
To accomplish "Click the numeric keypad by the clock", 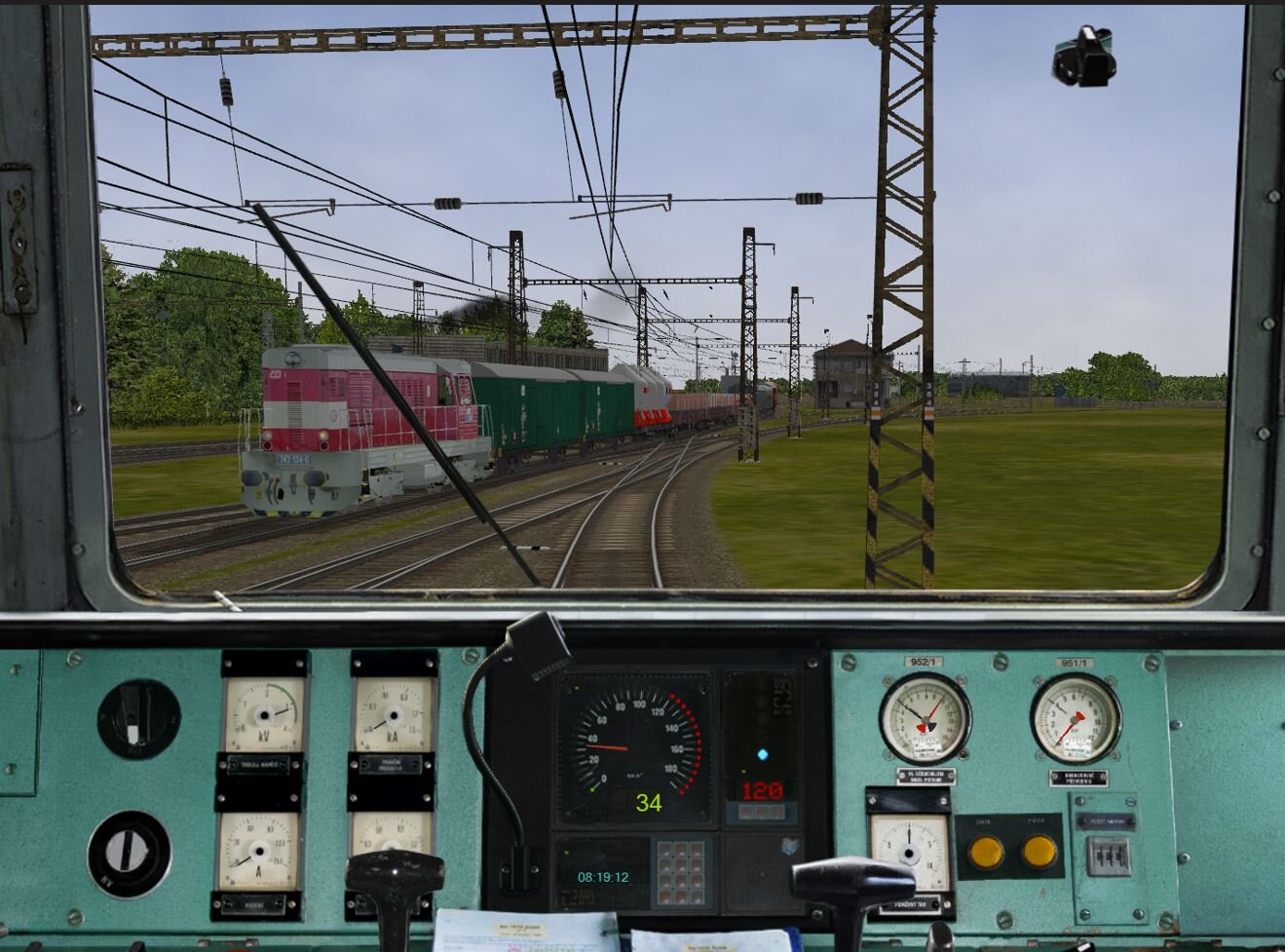I will 680,870.
